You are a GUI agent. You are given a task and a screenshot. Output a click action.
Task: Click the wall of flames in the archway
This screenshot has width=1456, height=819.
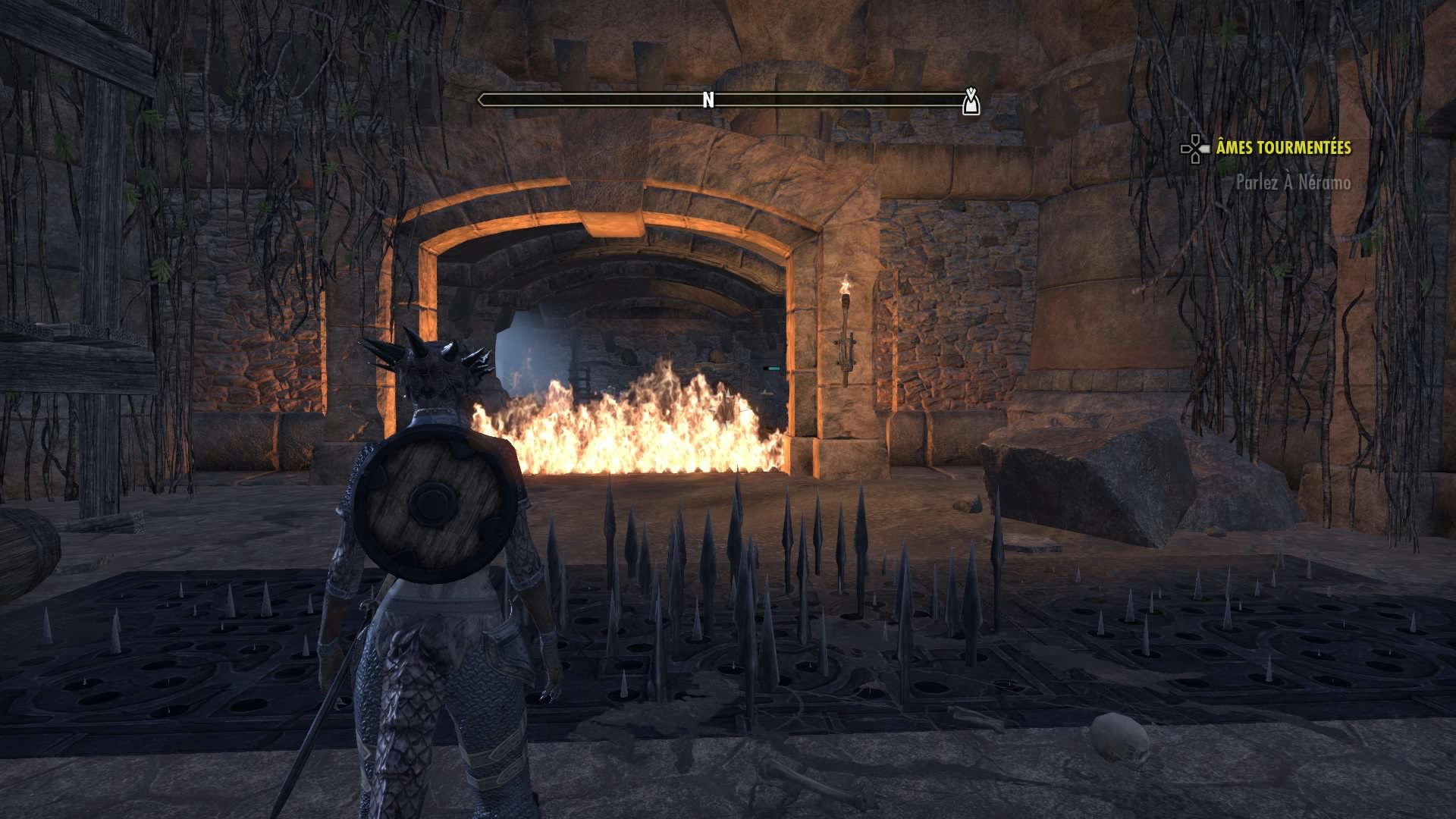[x=645, y=432]
